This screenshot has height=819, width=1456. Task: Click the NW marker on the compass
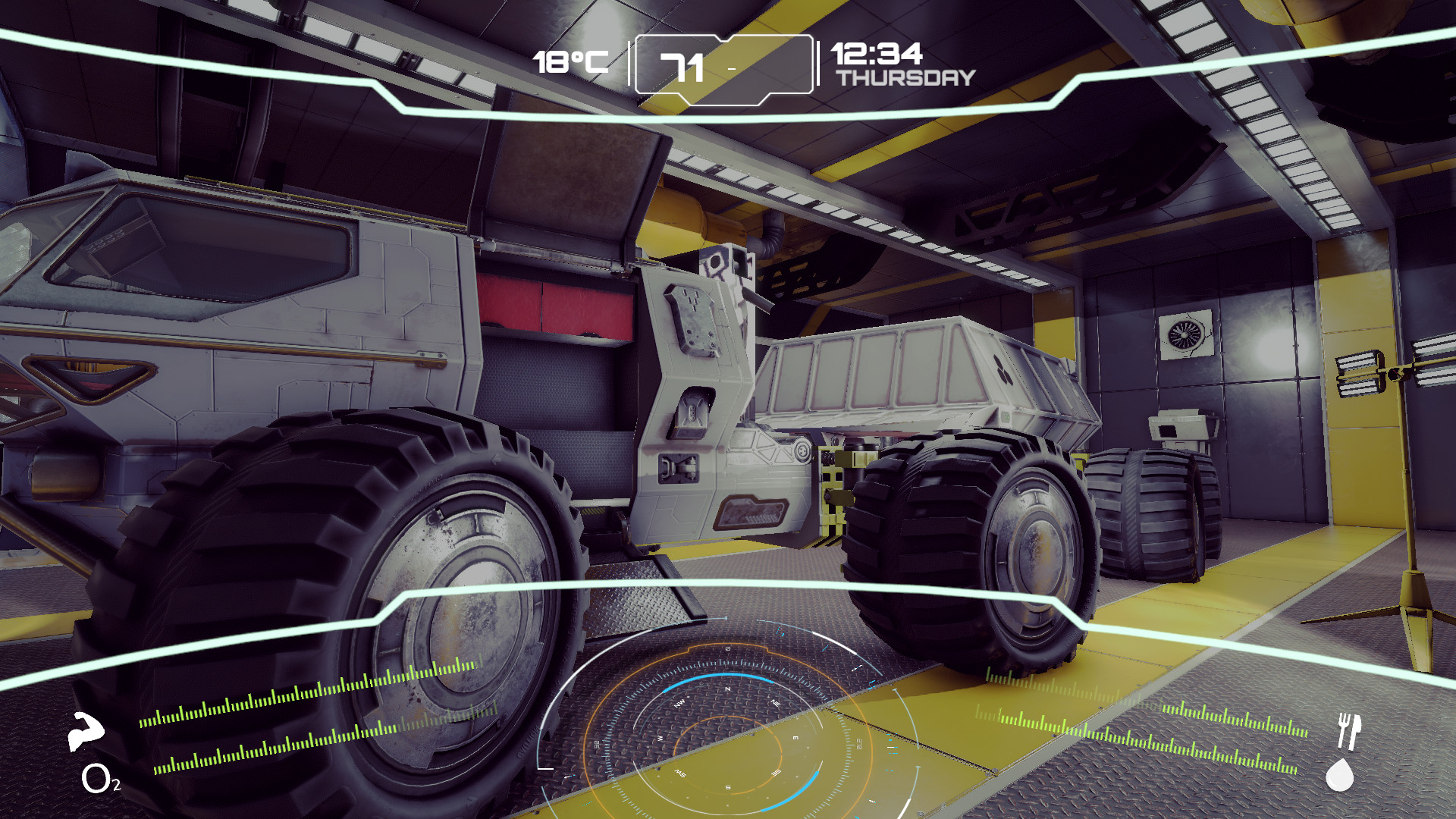pyautogui.click(x=679, y=703)
